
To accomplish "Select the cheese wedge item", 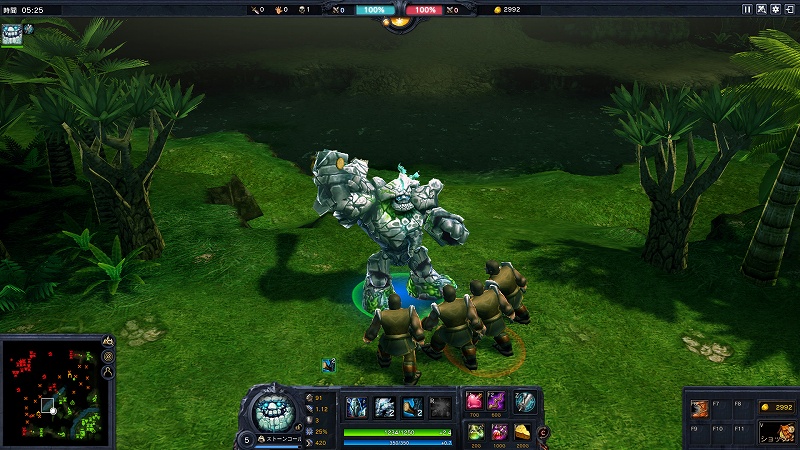I will [x=524, y=432].
